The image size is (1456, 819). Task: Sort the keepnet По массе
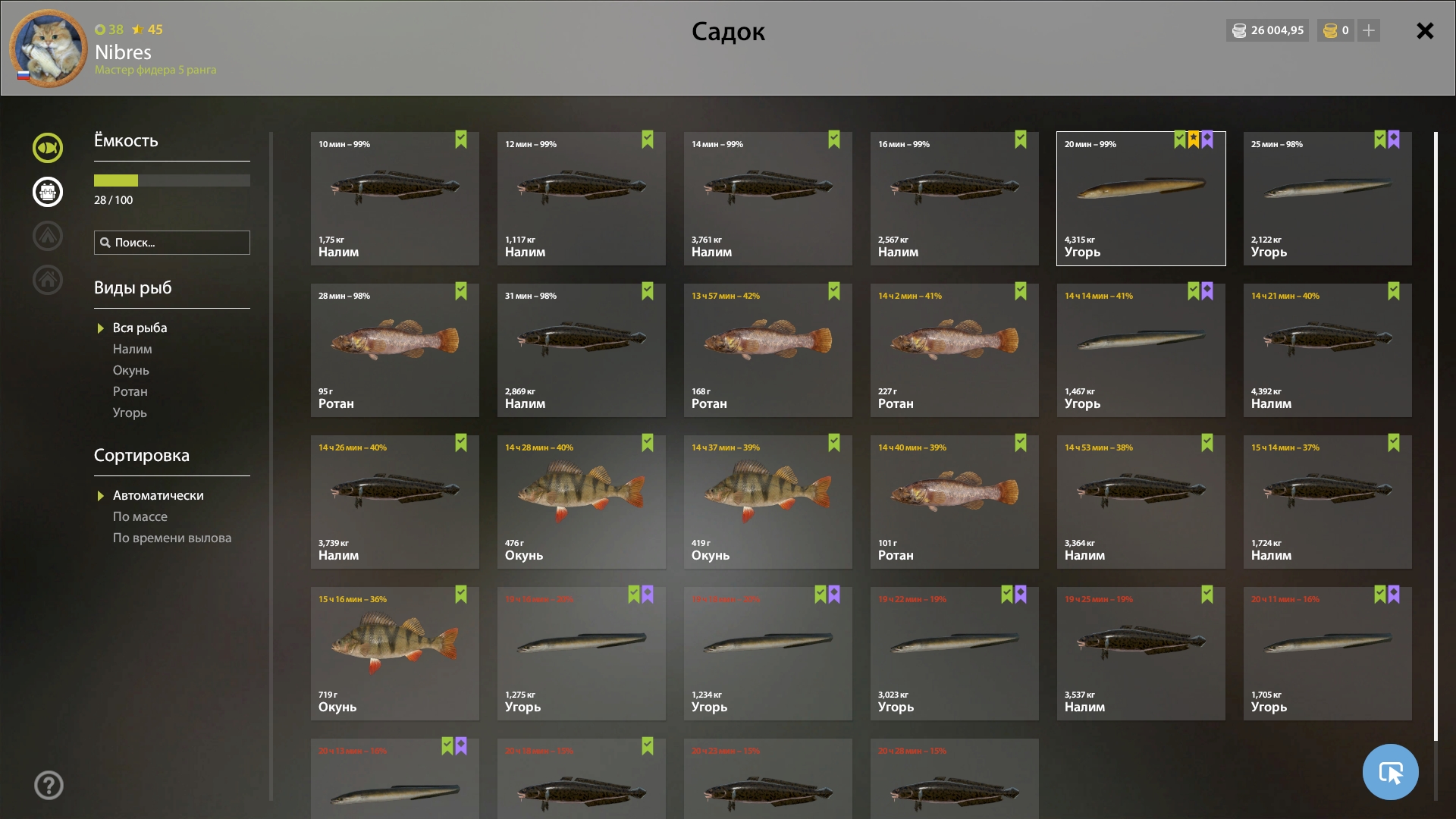(140, 516)
